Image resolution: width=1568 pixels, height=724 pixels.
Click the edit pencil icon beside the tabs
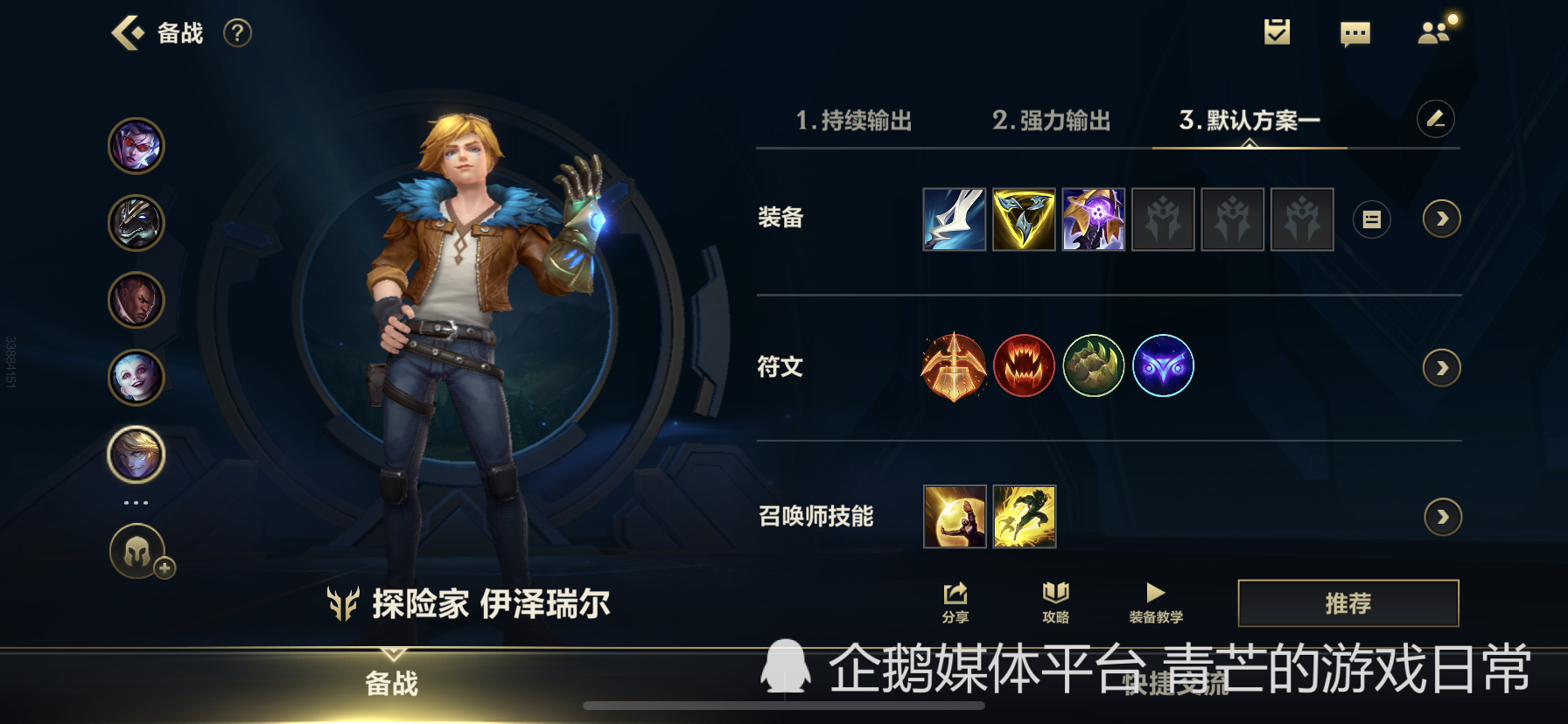[x=1435, y=119]
